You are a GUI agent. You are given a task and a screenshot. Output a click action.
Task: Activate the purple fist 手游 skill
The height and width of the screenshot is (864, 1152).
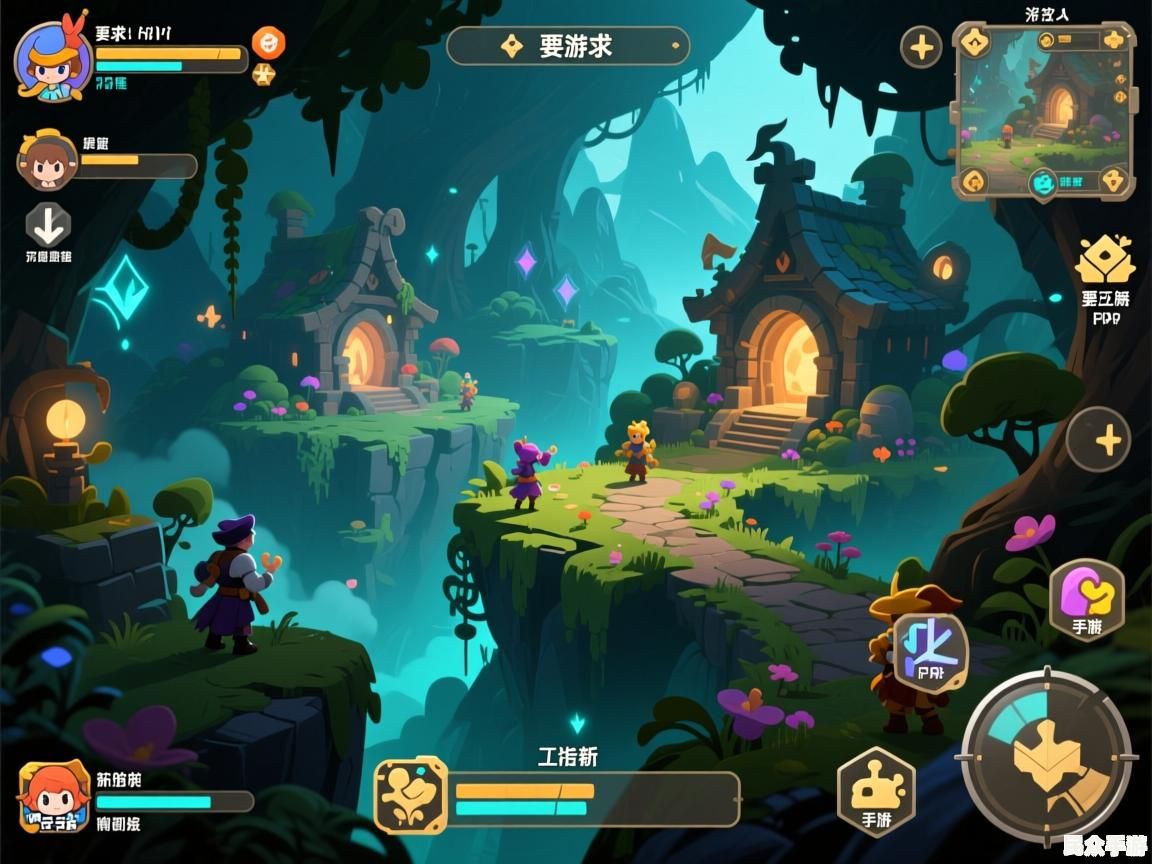(1087, 597)
